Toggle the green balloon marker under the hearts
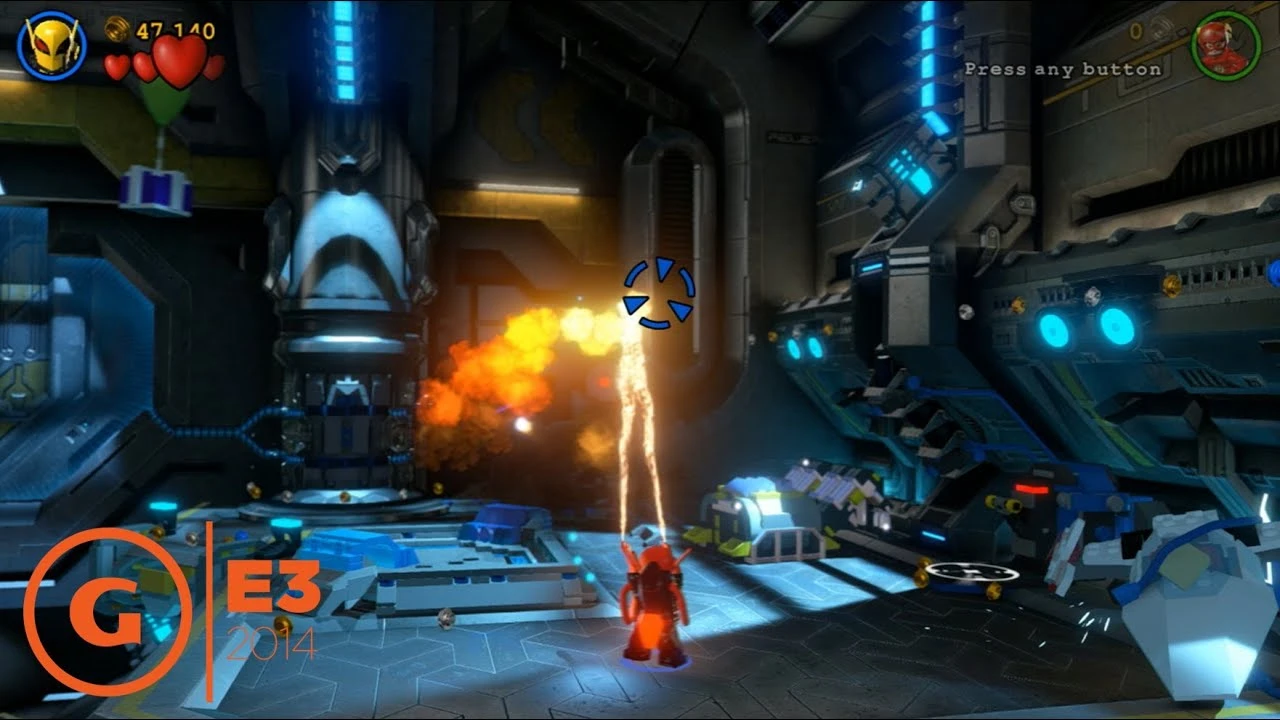The width and height of the screenshot is (1280, 720). pyautogui.click(x=165, y=103)
